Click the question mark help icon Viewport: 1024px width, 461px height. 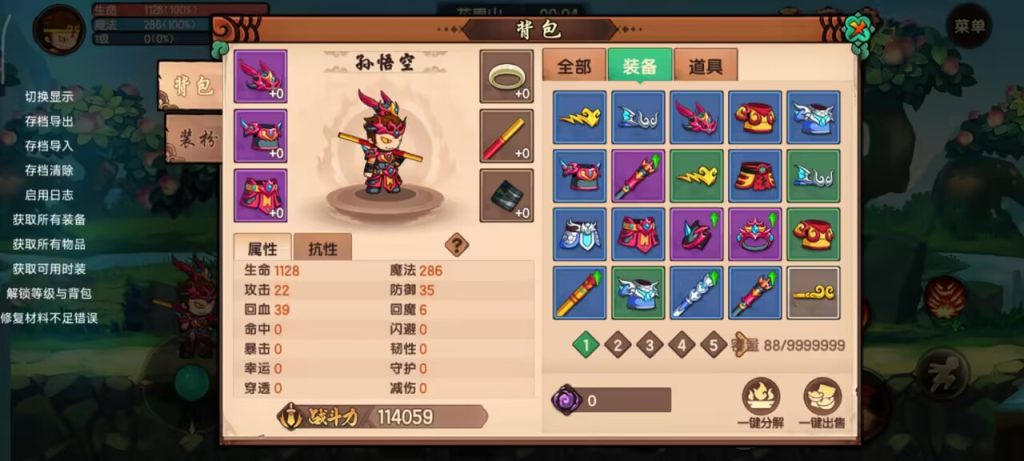(x=457, y=245)
